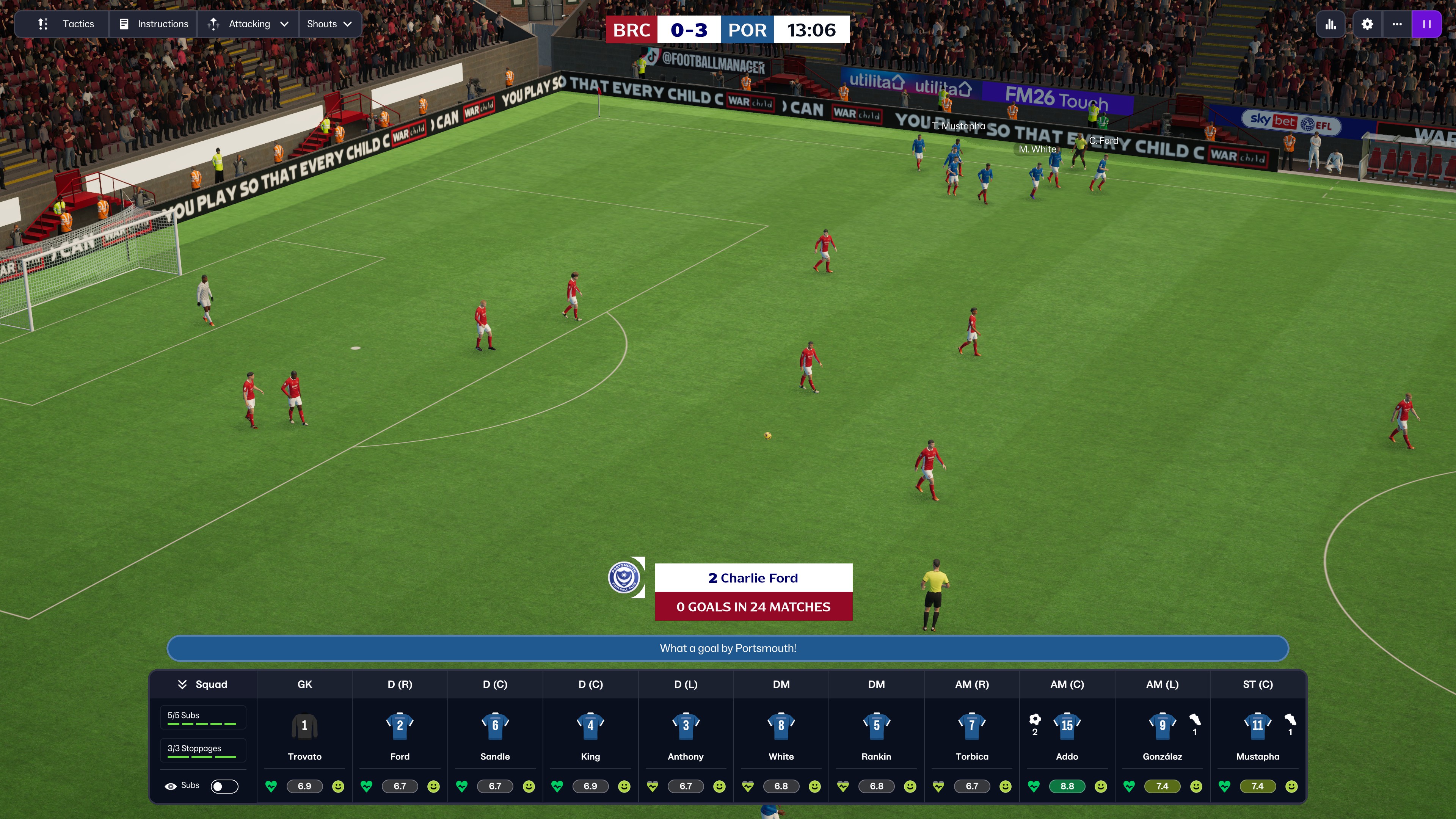Open match settings gear icon
The width and height of the screenshot is (1456, 819).
(1367, 24)
